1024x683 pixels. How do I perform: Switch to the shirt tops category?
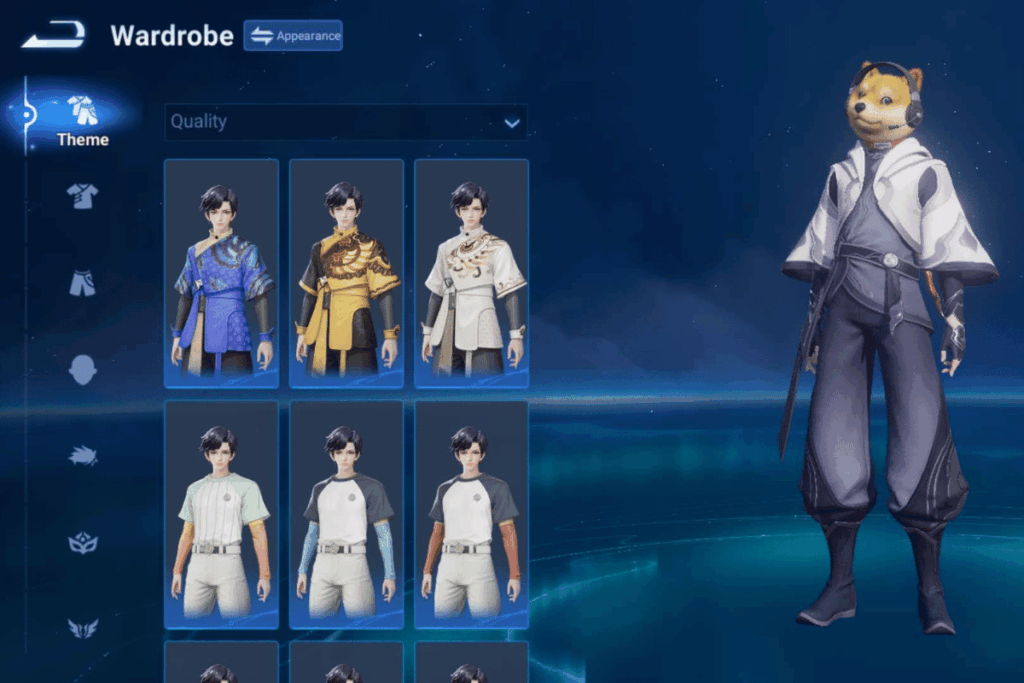(x=82, y=196)
